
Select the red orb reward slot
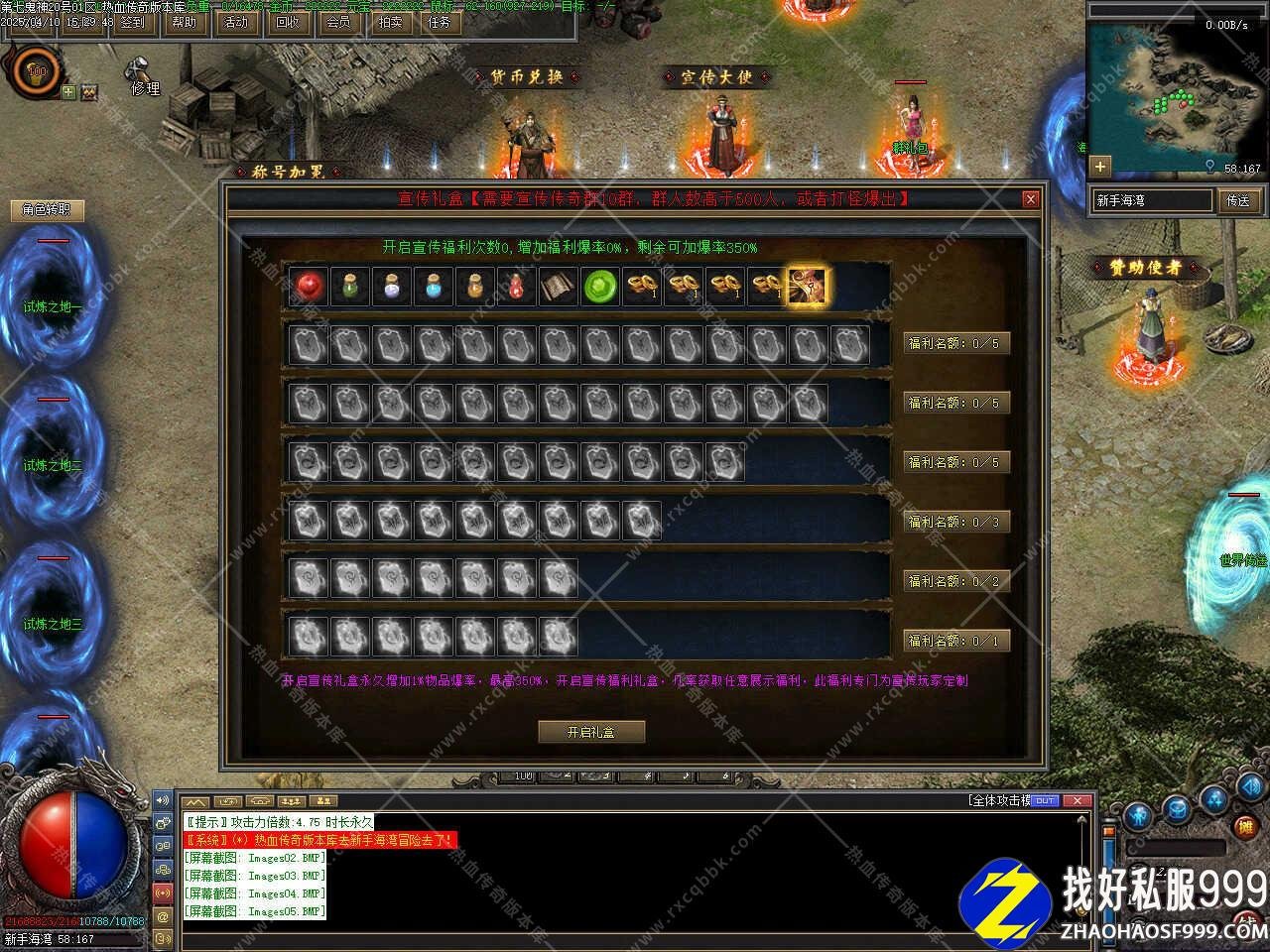pos(308,287)
